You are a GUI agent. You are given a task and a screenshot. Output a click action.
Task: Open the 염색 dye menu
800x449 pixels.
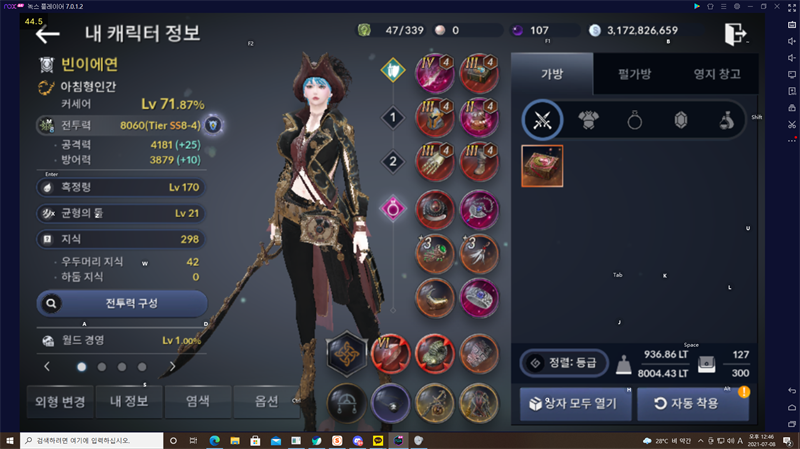pyautogui.click(x=197, y=402)
